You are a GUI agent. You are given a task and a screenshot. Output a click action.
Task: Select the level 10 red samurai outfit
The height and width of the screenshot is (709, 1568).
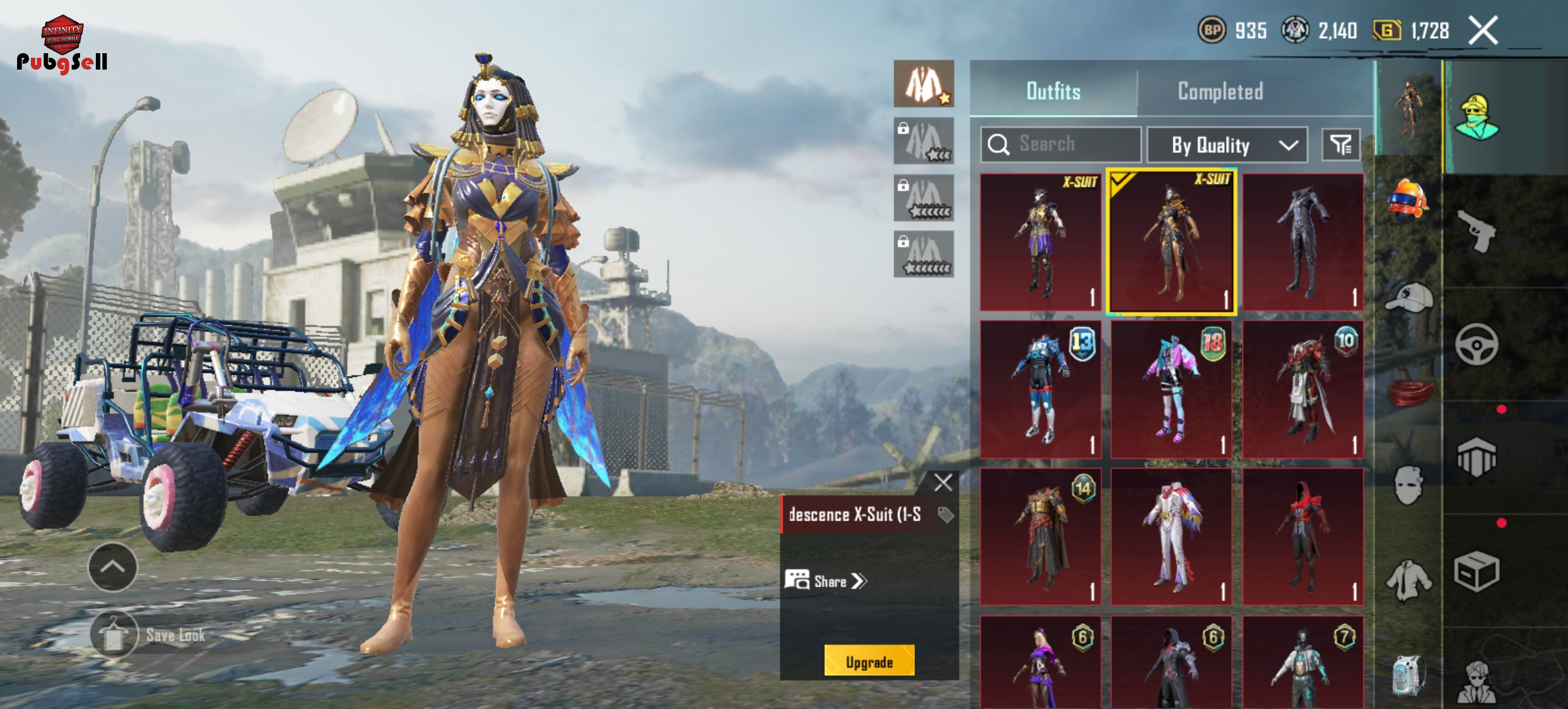1303,389
